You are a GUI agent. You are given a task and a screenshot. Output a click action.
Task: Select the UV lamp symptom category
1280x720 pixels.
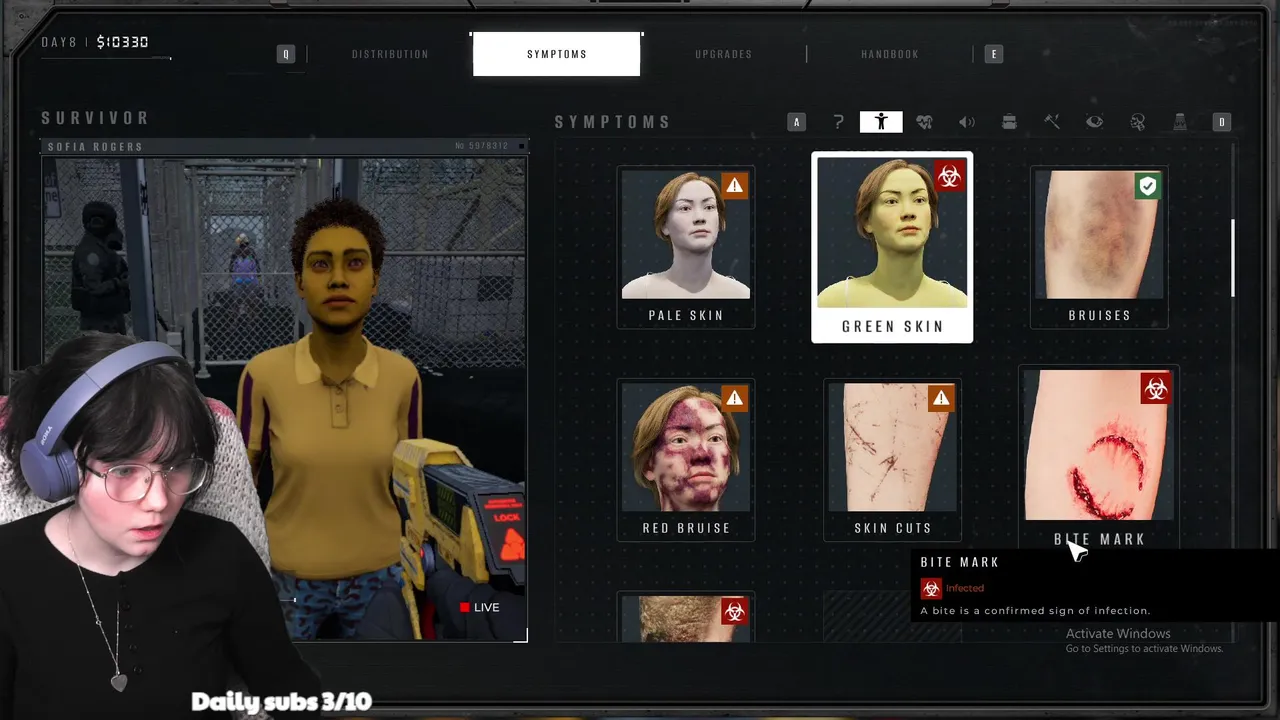pyautogui.click(x=1180, y=122)
